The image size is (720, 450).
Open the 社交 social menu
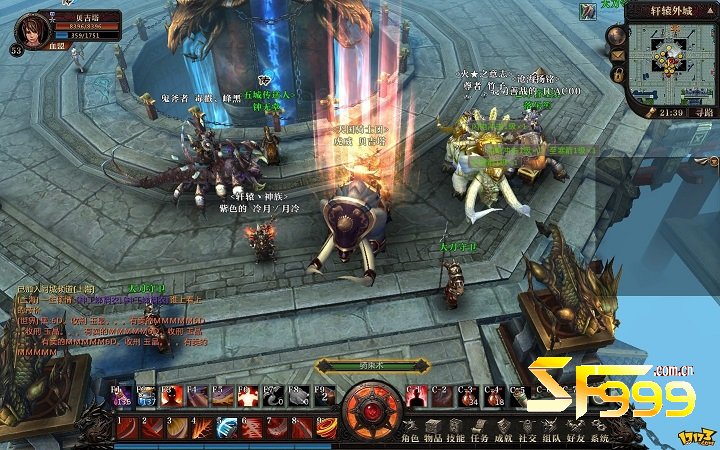point(528,439)
